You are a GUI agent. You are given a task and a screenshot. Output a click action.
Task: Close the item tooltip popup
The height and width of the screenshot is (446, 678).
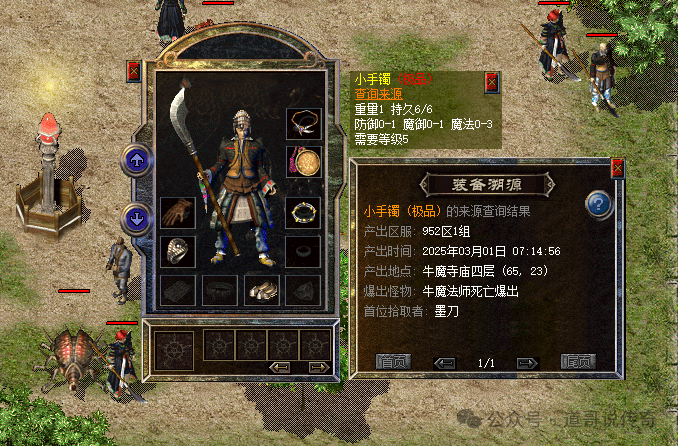pyautogui.click(x=491, y=81)
